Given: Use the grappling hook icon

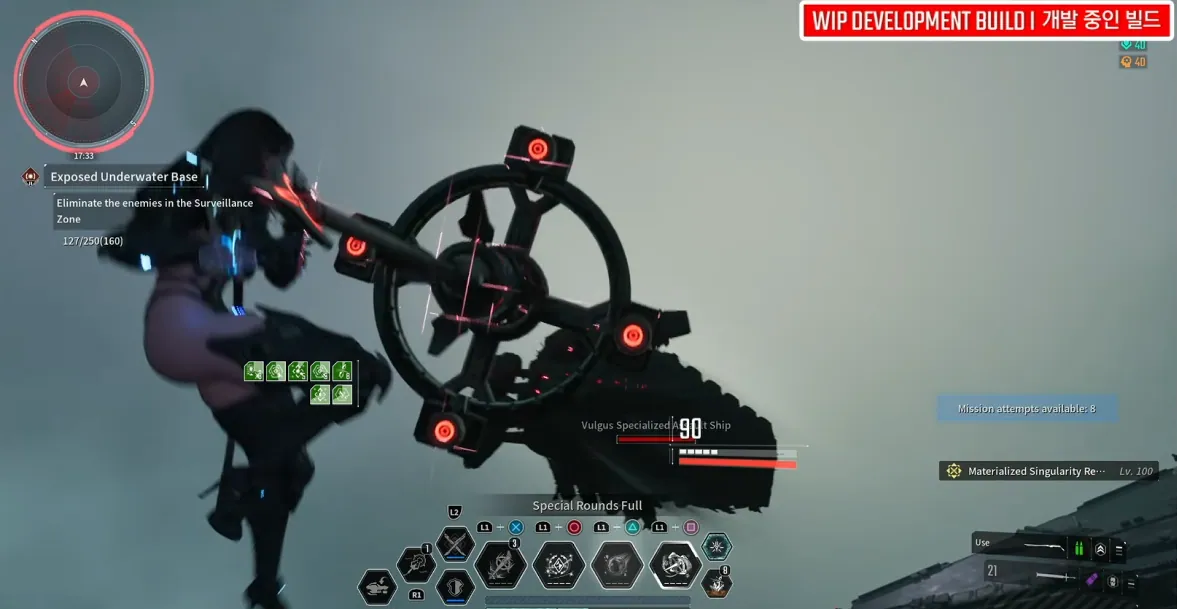Looking at the screenshot, I should [416, 565].
